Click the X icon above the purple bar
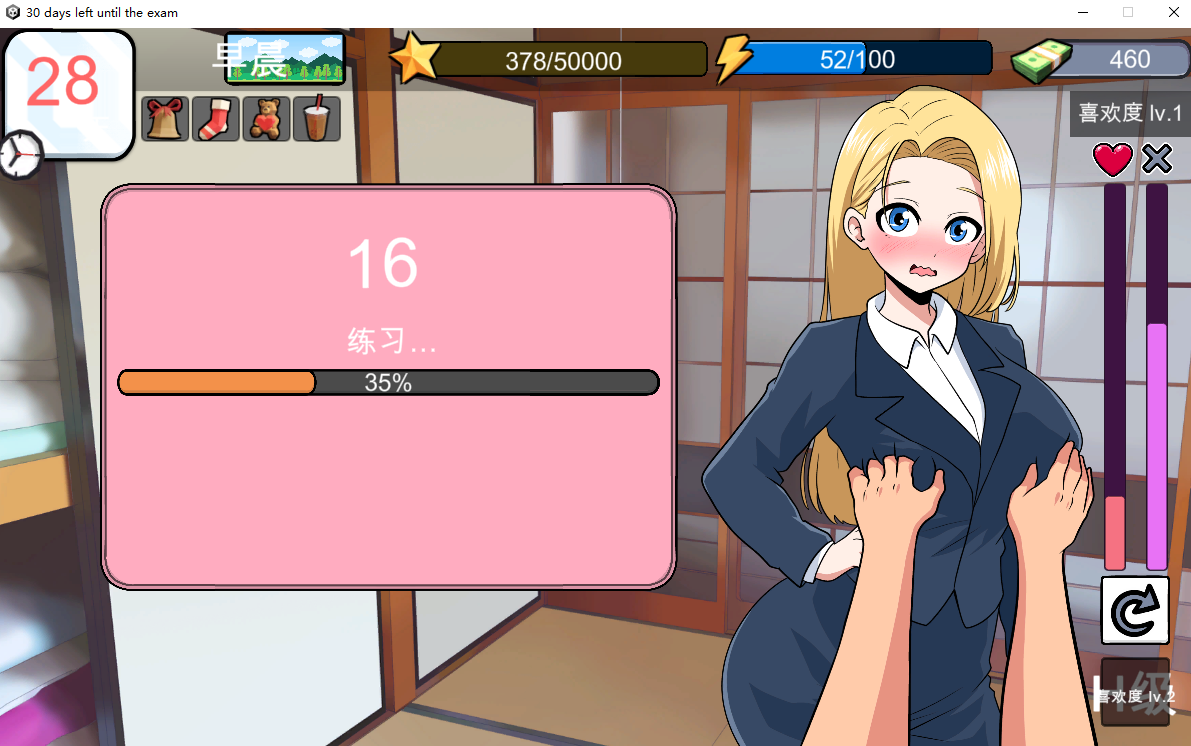 1157,159
